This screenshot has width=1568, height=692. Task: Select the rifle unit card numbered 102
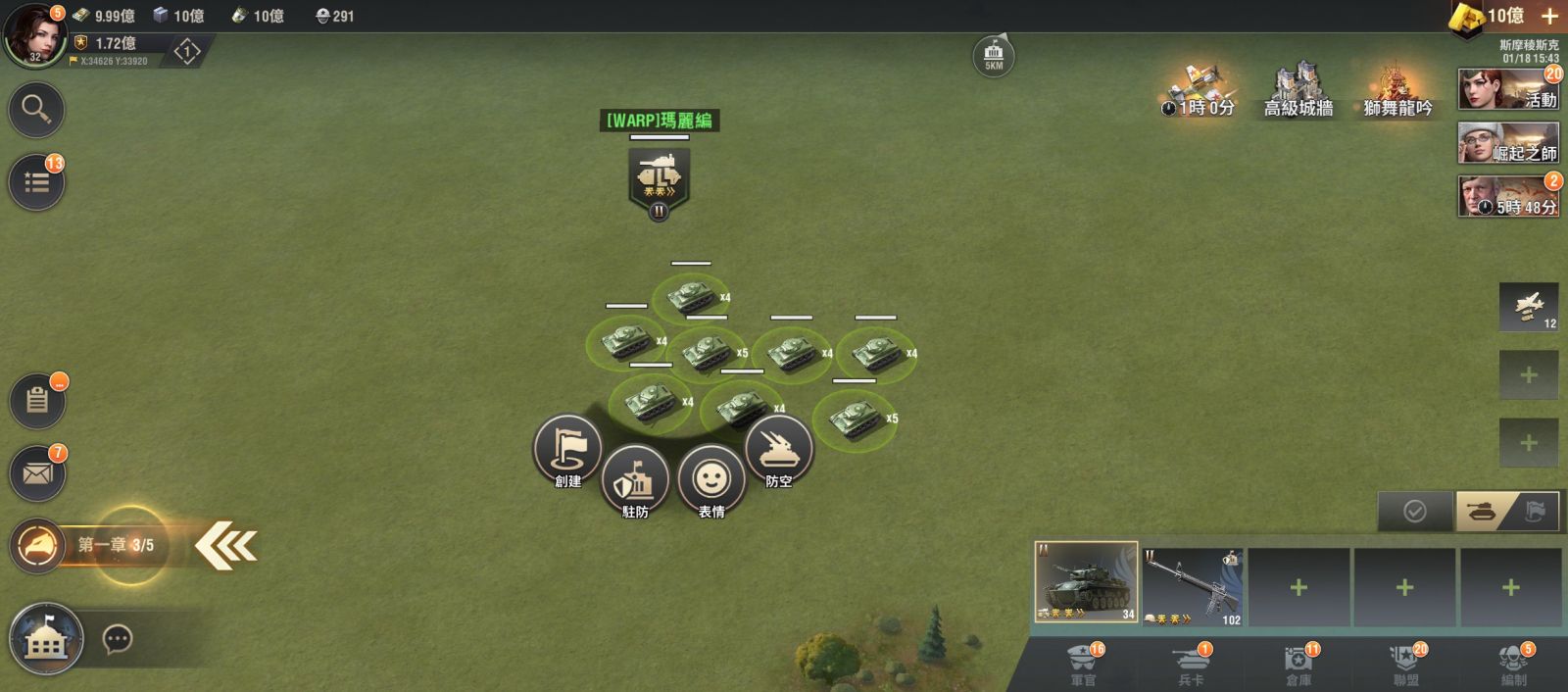coord(1193,587)
